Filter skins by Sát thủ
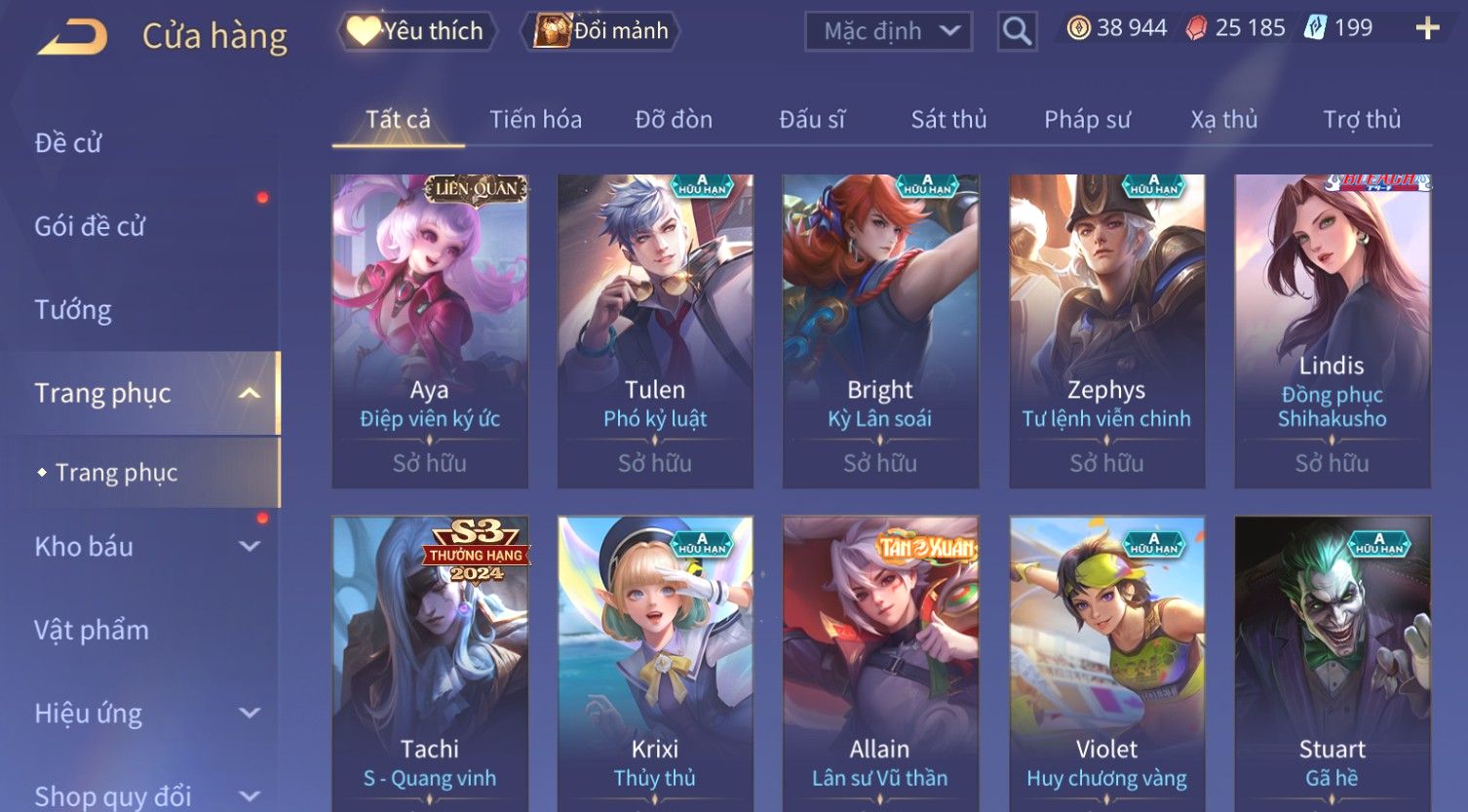1468x812 pixels. (948, 120)
